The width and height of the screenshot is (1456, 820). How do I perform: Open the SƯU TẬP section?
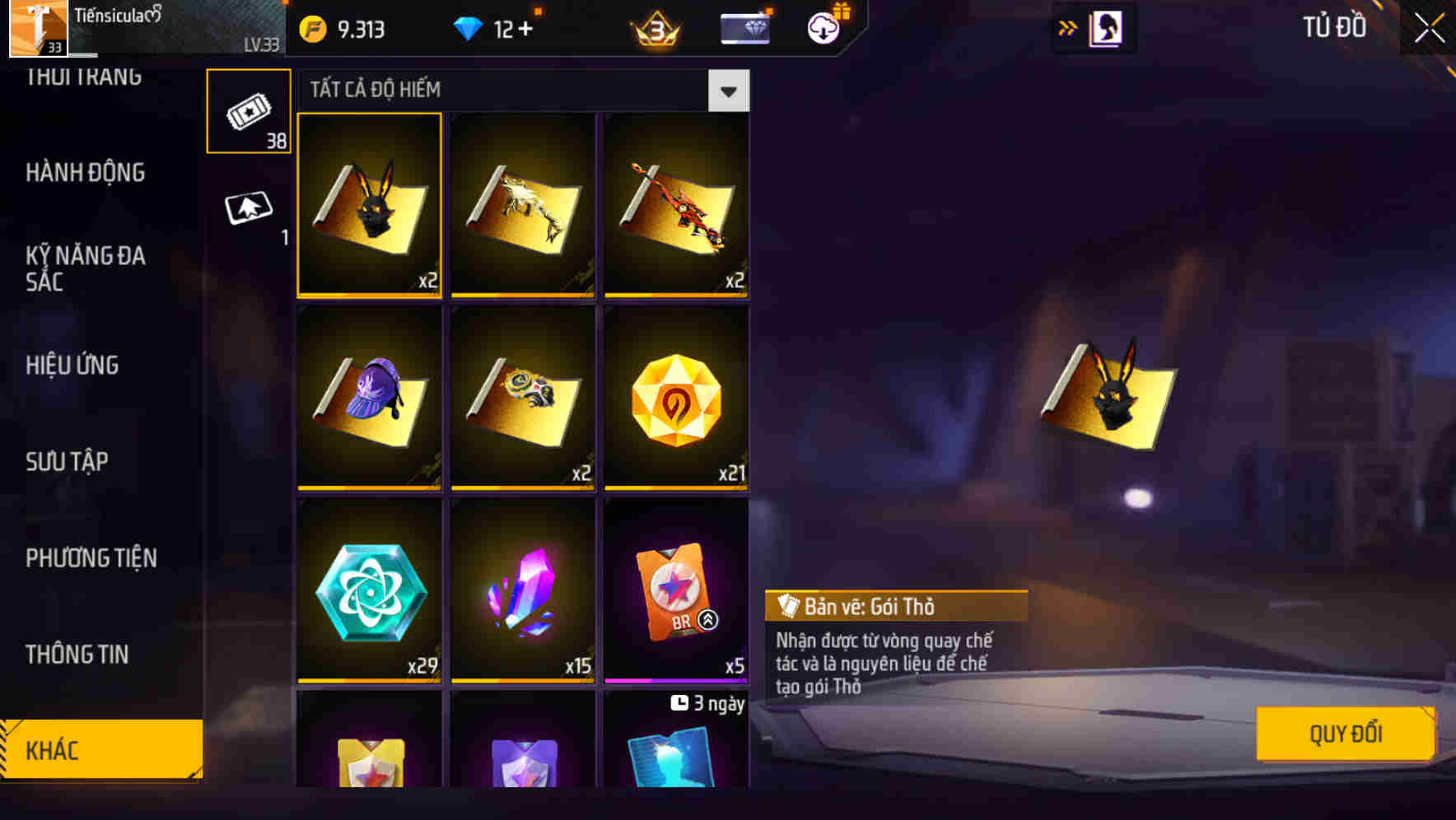(x=66, y=461)
